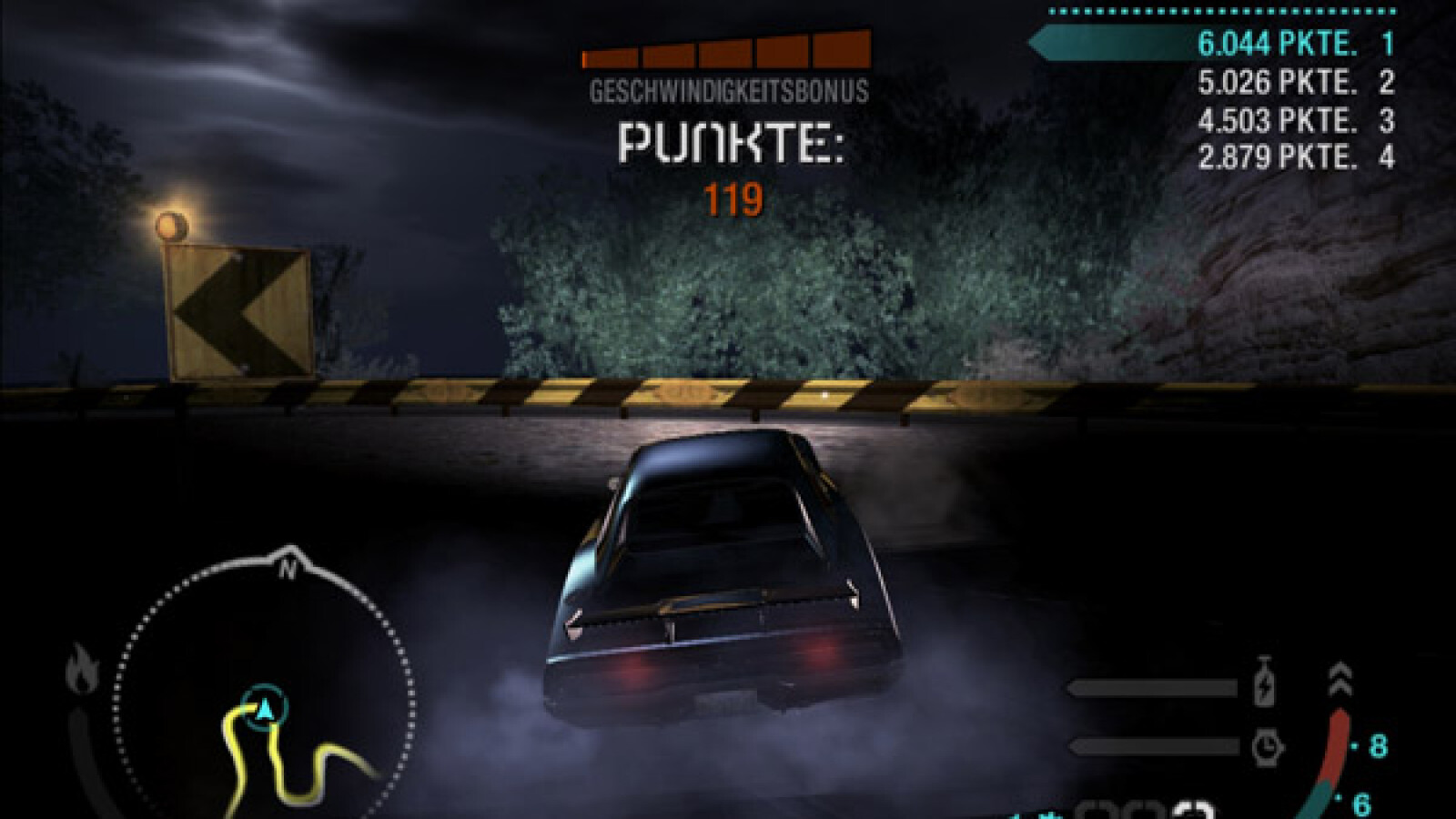Click the shift-up chevron indicator
1456x819 pixels.
[x=1340, y=680]
